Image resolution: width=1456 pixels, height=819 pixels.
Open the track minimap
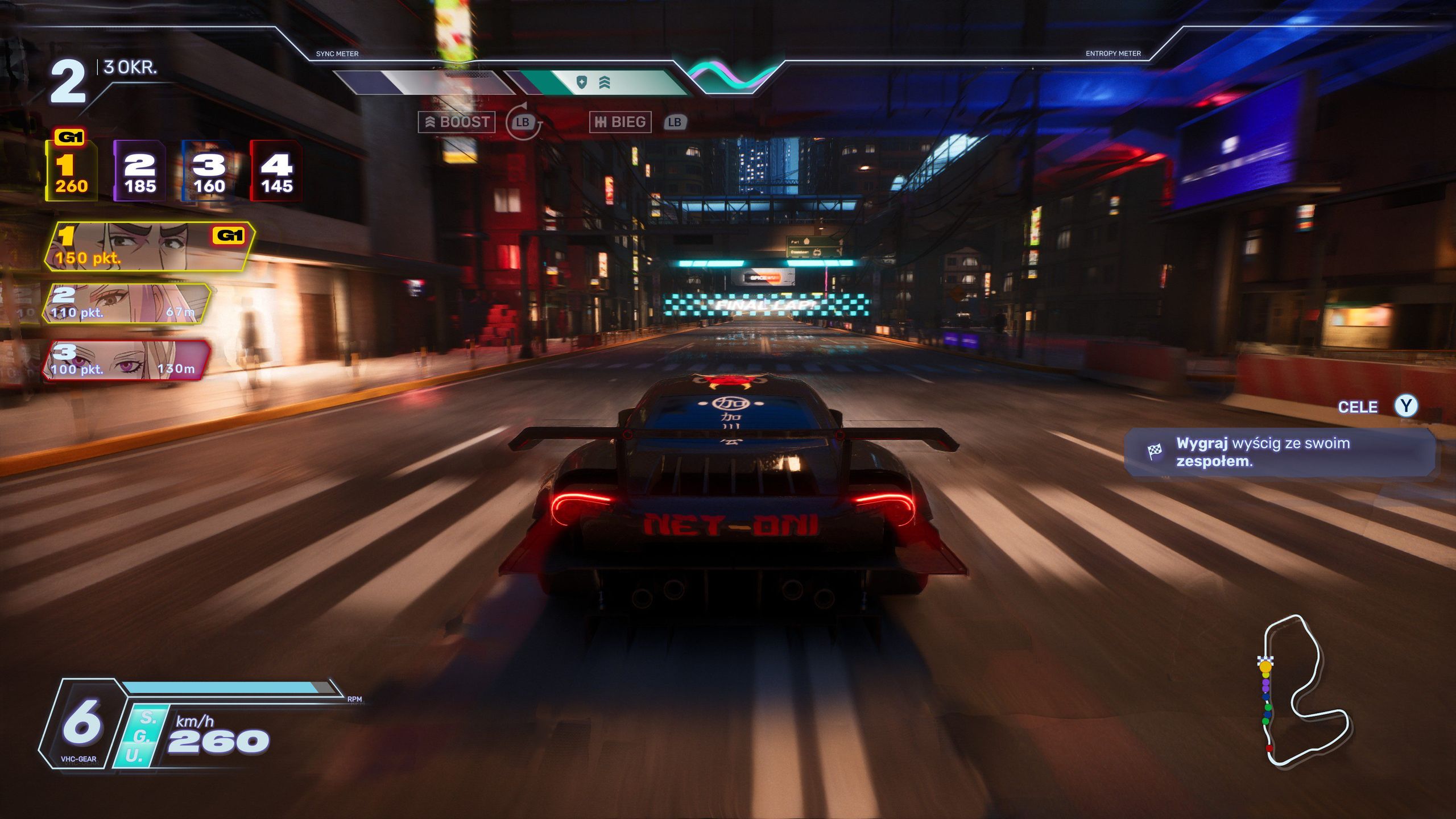pos(1302,691)
